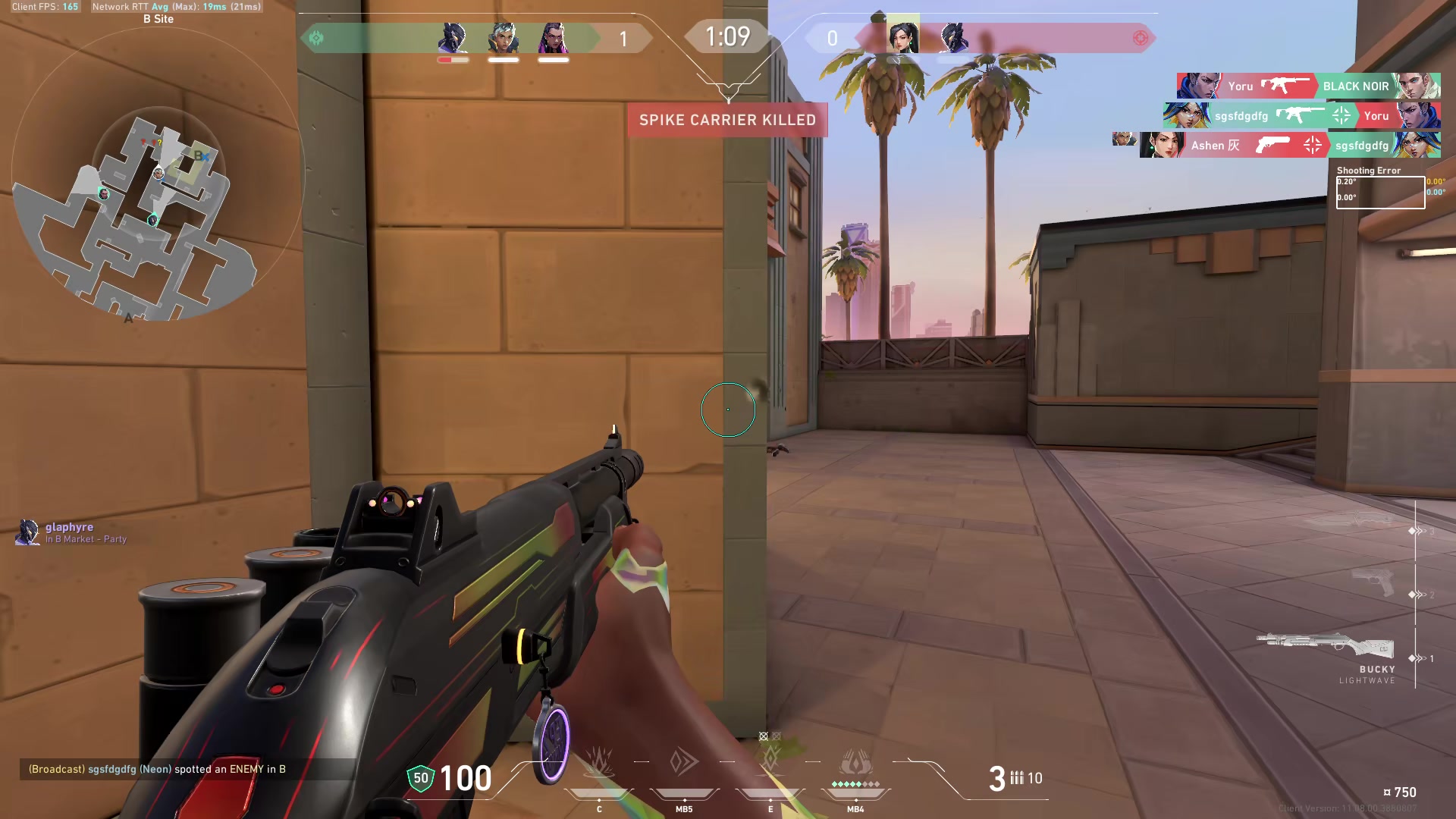The image size is (1456, 819).
Task: Choose the sidearm pistol weapon slot
Action: pos(1373,582)
